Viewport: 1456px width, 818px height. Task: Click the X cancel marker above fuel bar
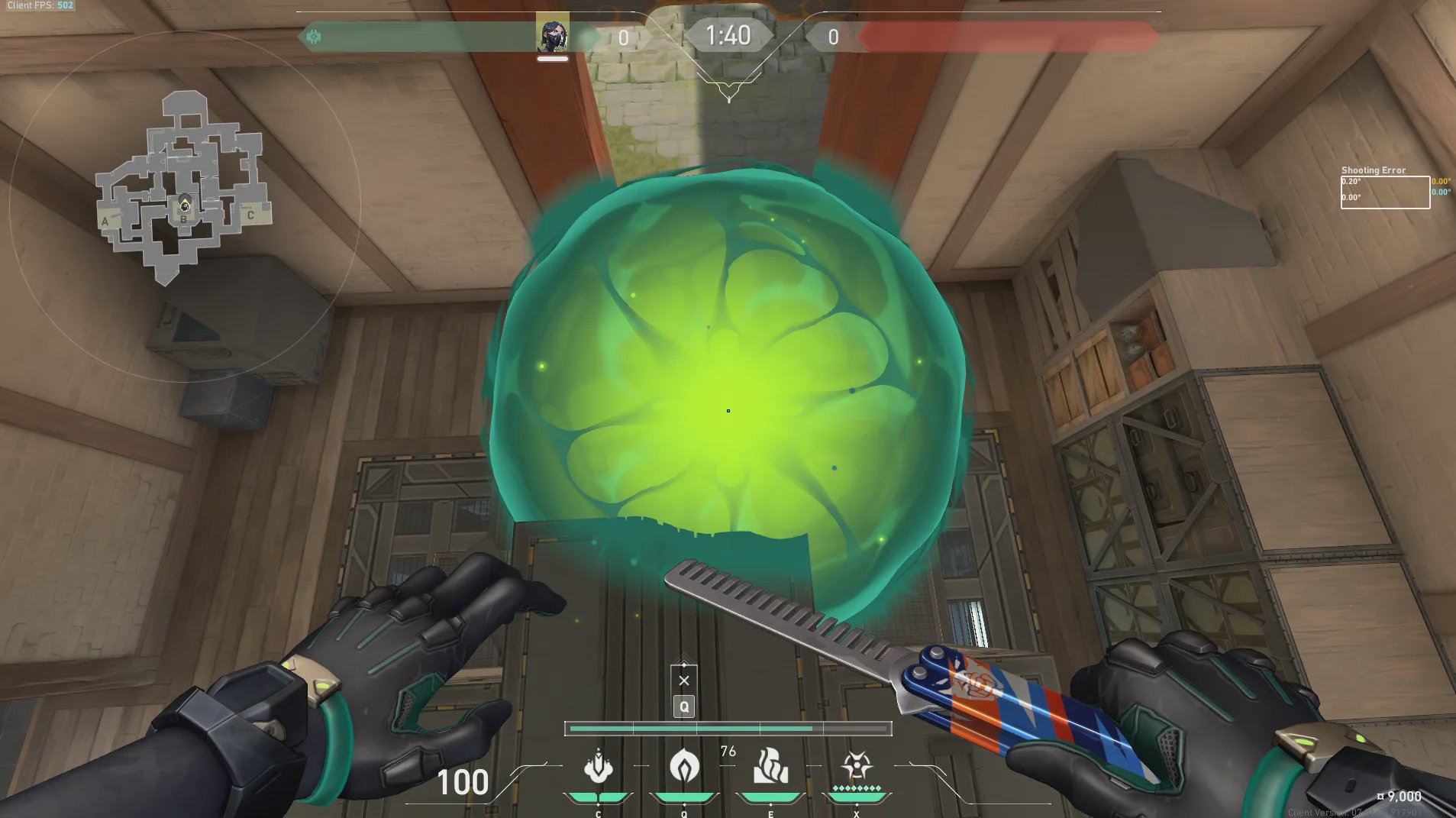pyautogui.click(x=684, y=681)
